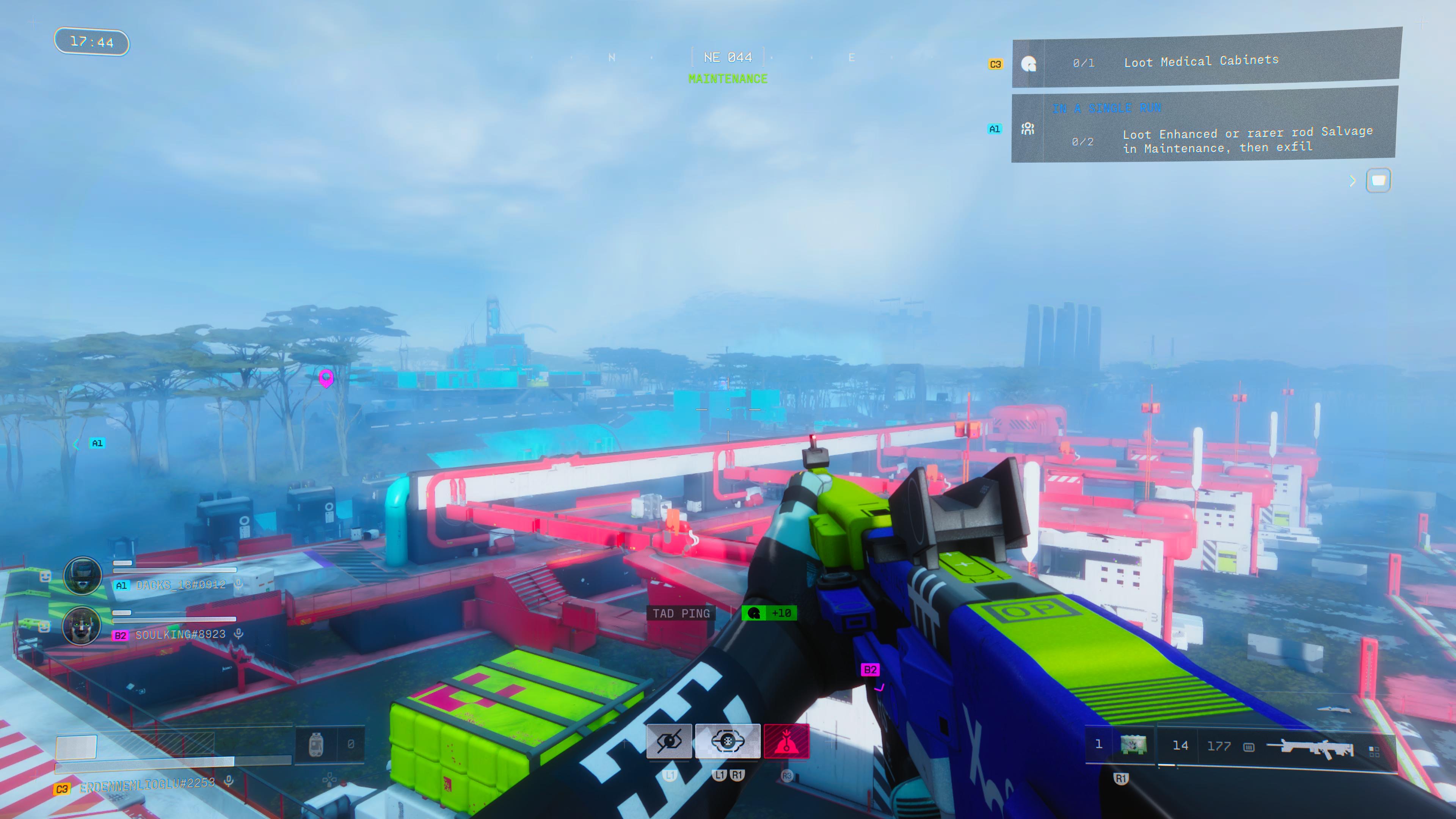Activate the center drone-eye ability
The width and height of the screenshot is (1456, 819).
728,741
